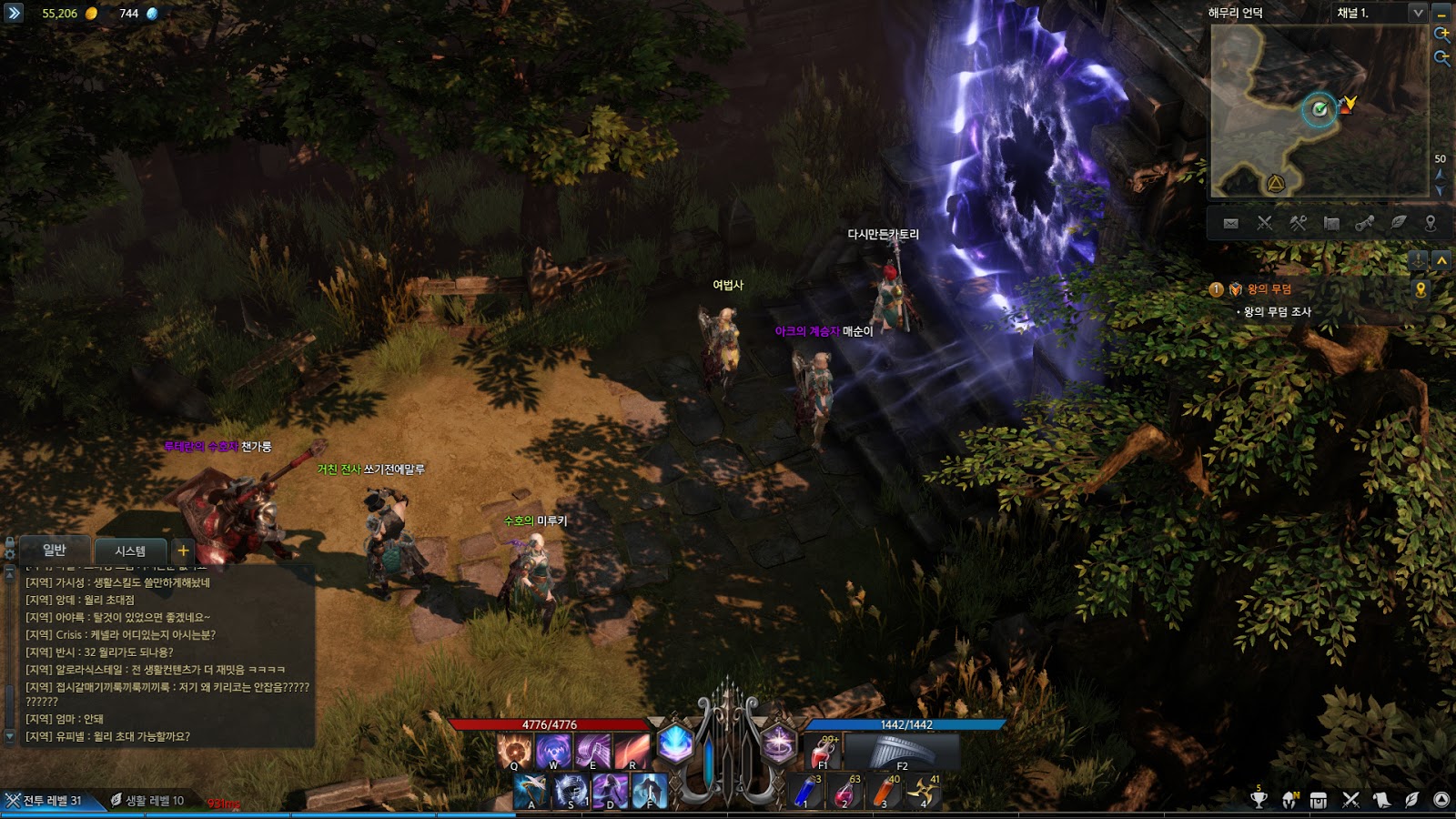The width and height of the screenshot is (1456, 819).
Task: Activate the Q skill with the fiery orb icon
Action: click(514, 751)
